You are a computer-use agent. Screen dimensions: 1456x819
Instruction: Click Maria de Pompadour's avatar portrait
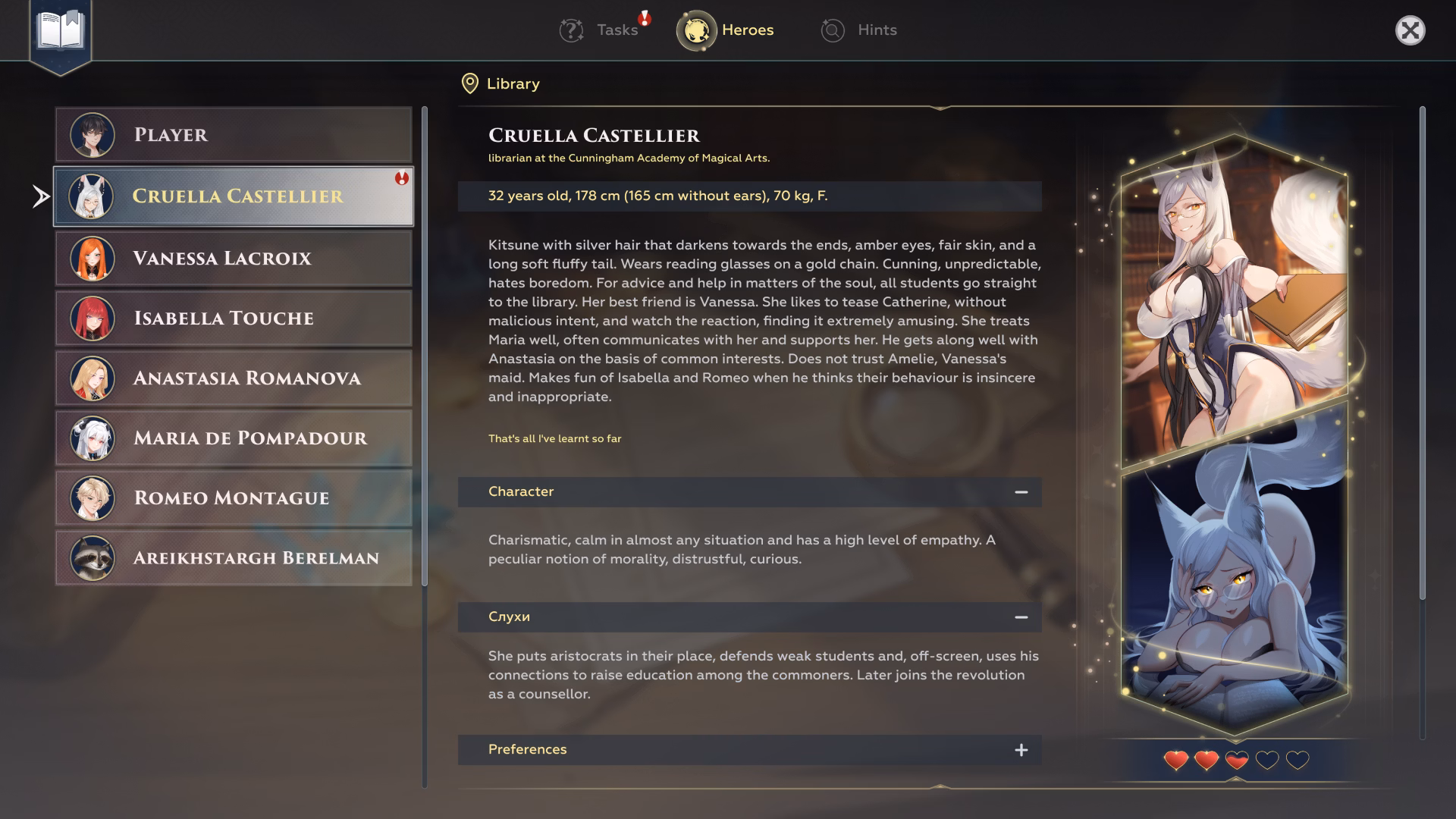(90, 438)
